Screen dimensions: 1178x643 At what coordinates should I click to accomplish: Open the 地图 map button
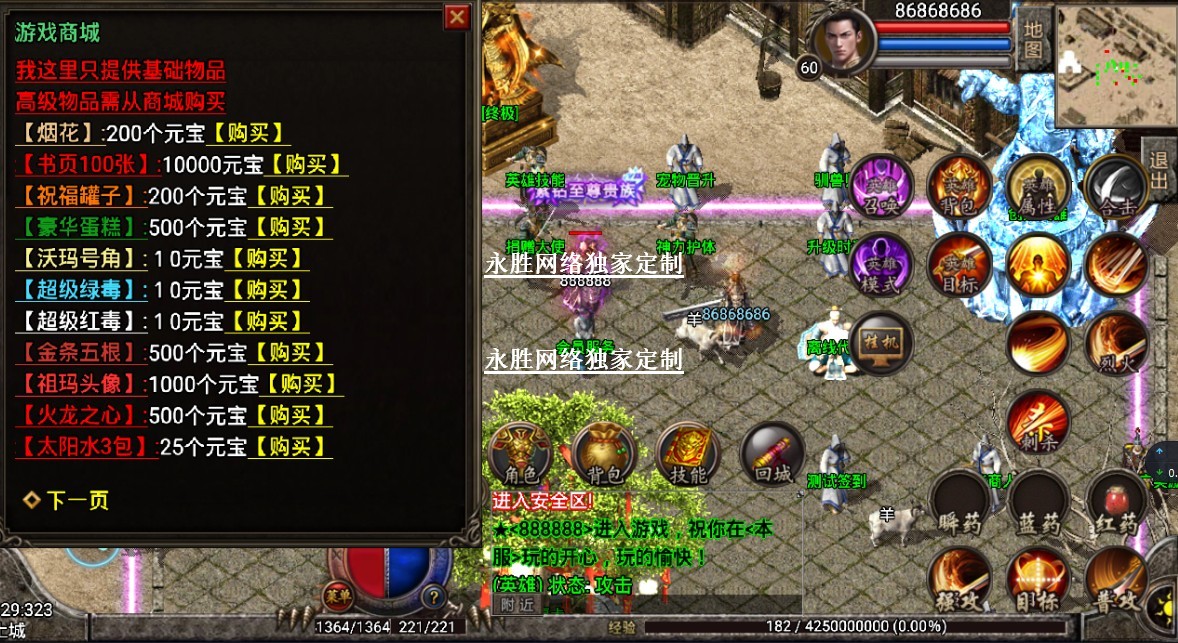pyautogui.click(x=1032, y=38)
